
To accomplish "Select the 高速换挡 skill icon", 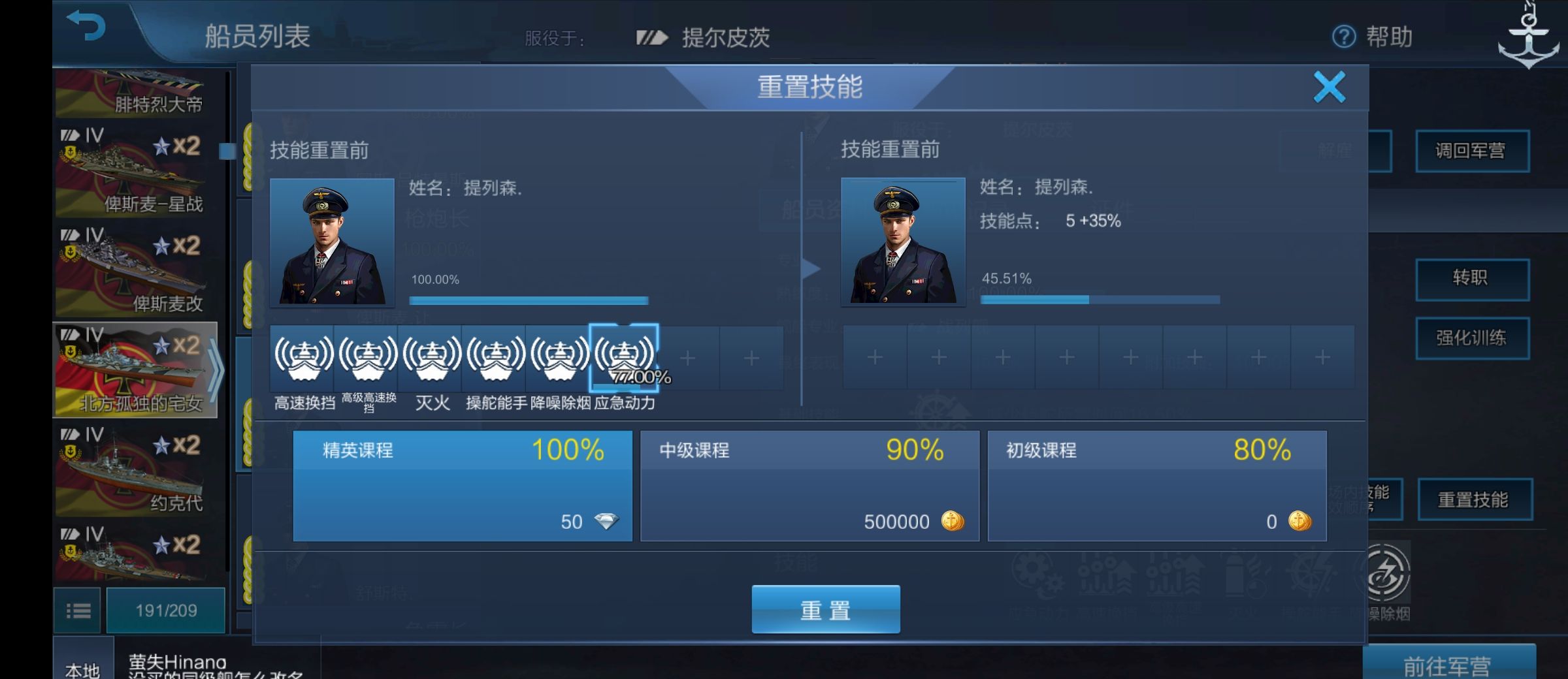I will pyautogui.click(x=302, y=358).
